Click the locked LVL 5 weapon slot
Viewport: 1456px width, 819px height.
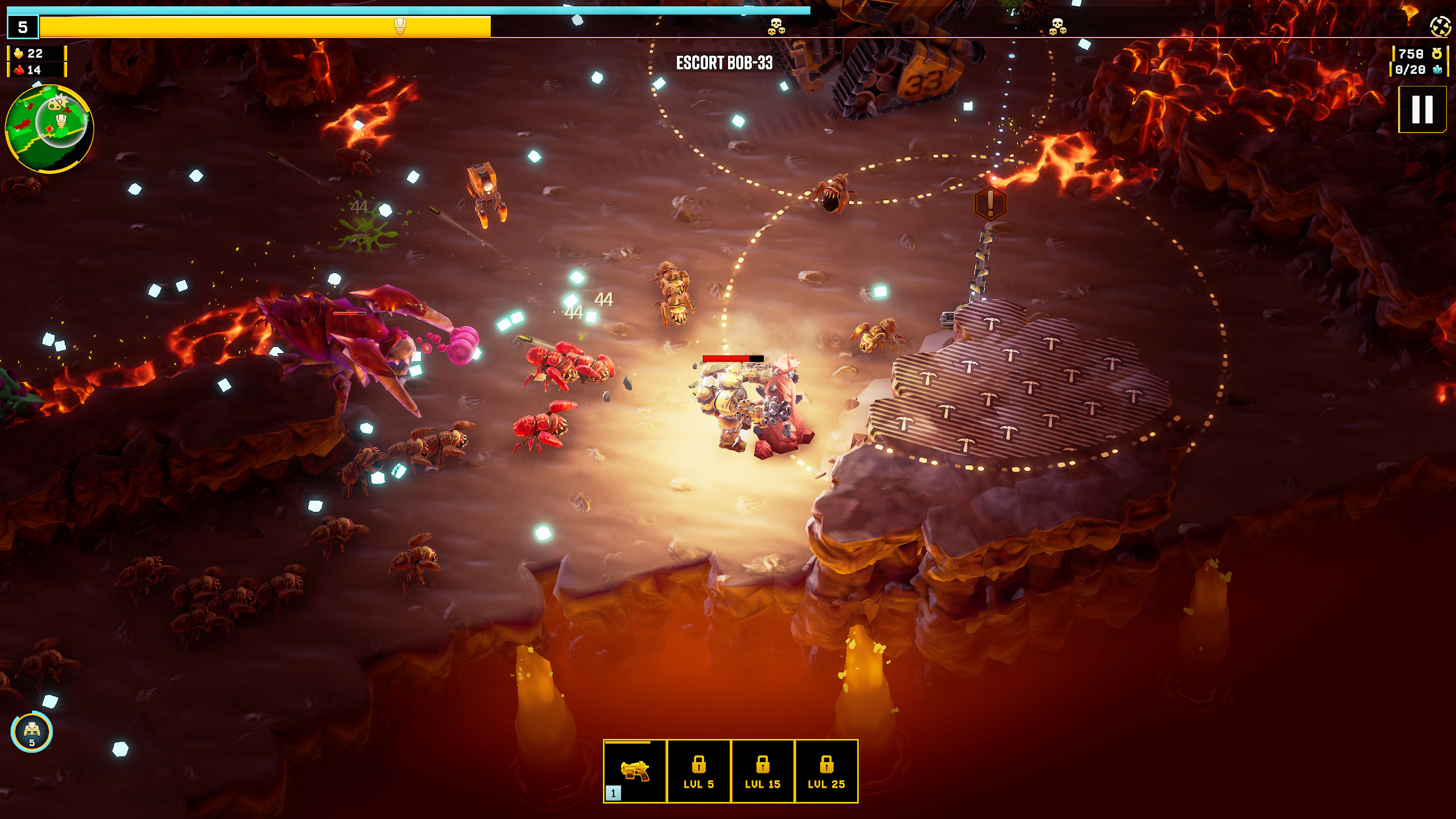tap(698, 771)
